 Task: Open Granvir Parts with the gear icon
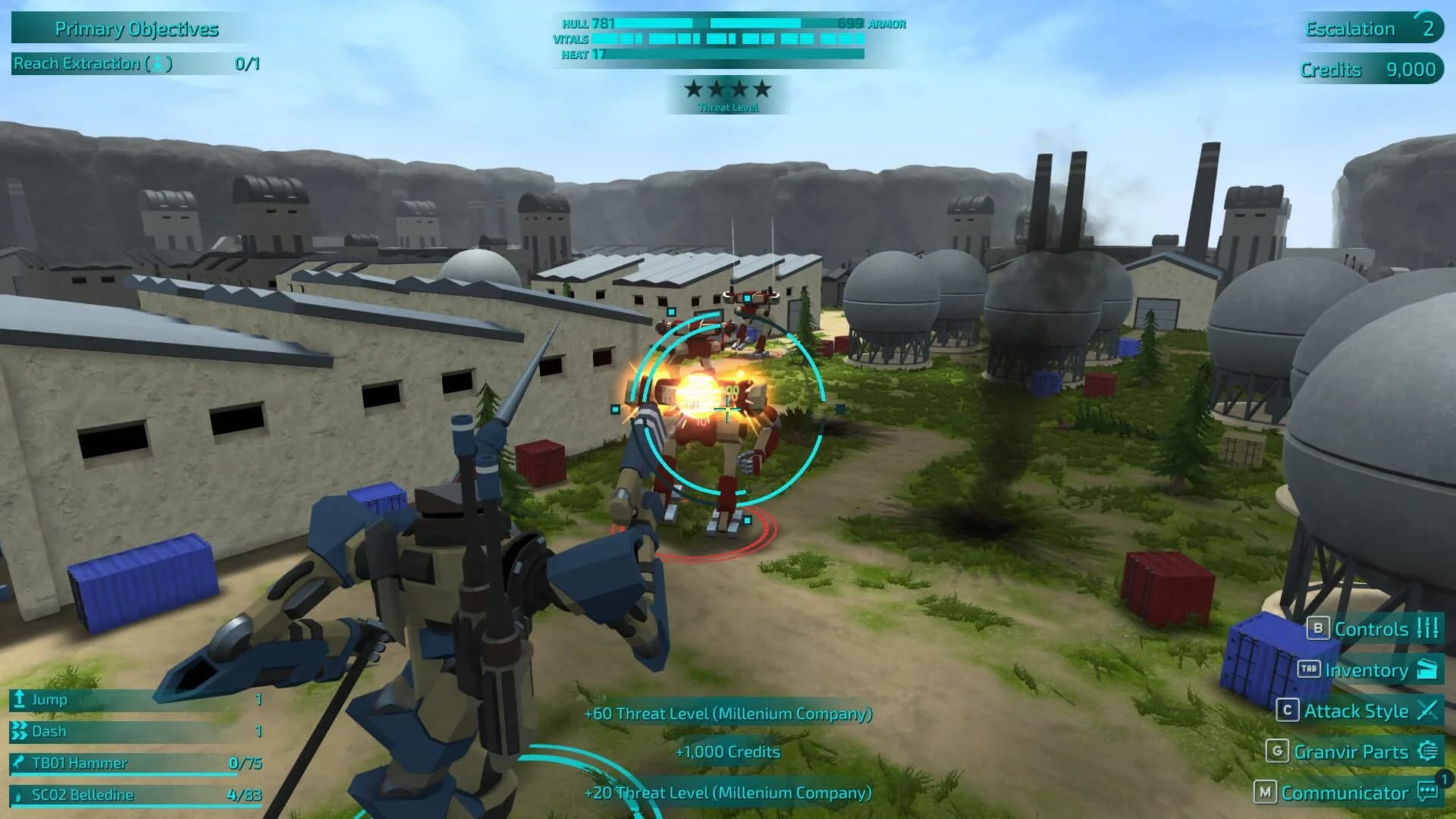(x=1429, y=752)
